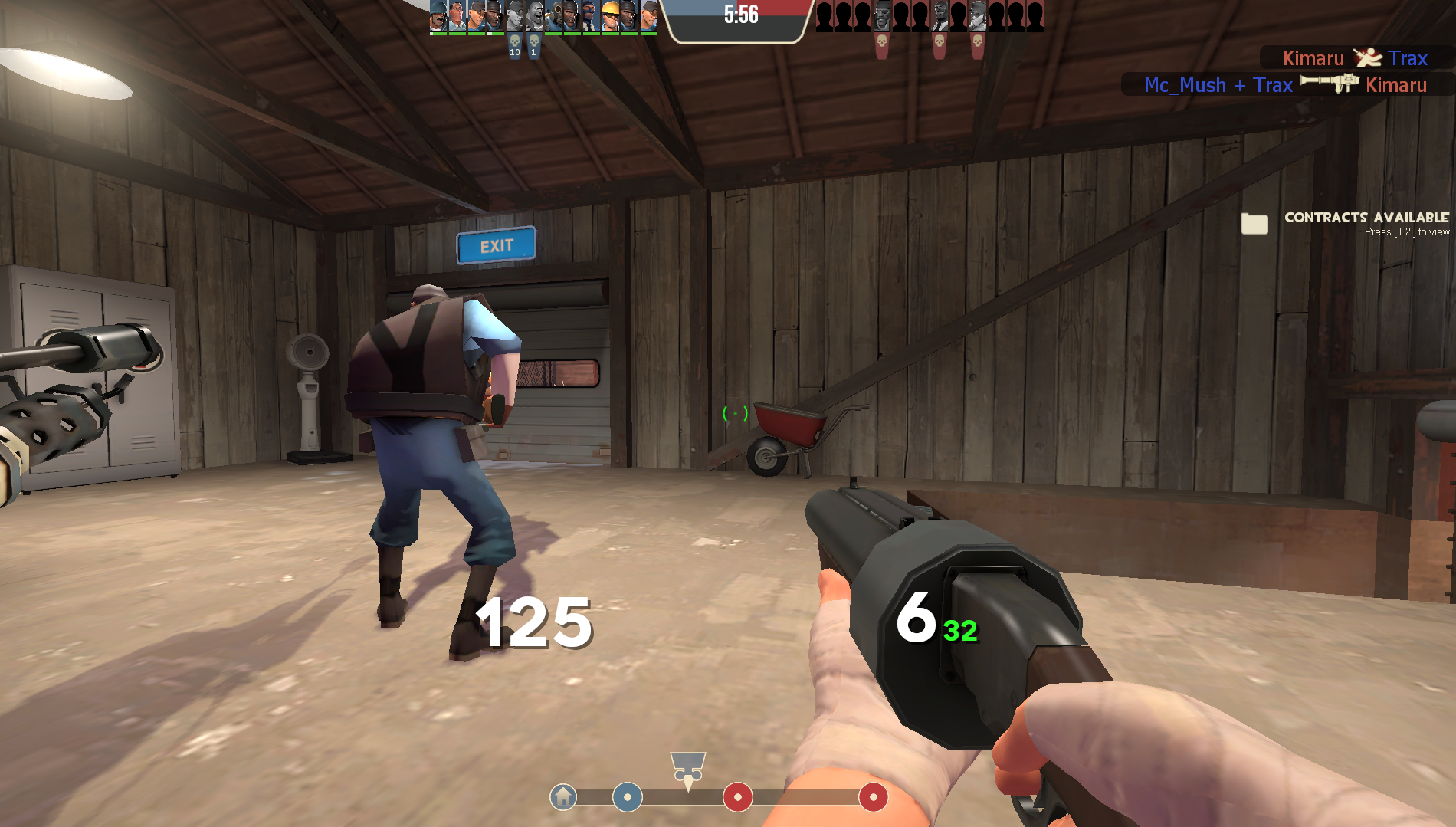Select the BLU home base icon
This screenshot has width=1456, height=827.
point(563,797)
